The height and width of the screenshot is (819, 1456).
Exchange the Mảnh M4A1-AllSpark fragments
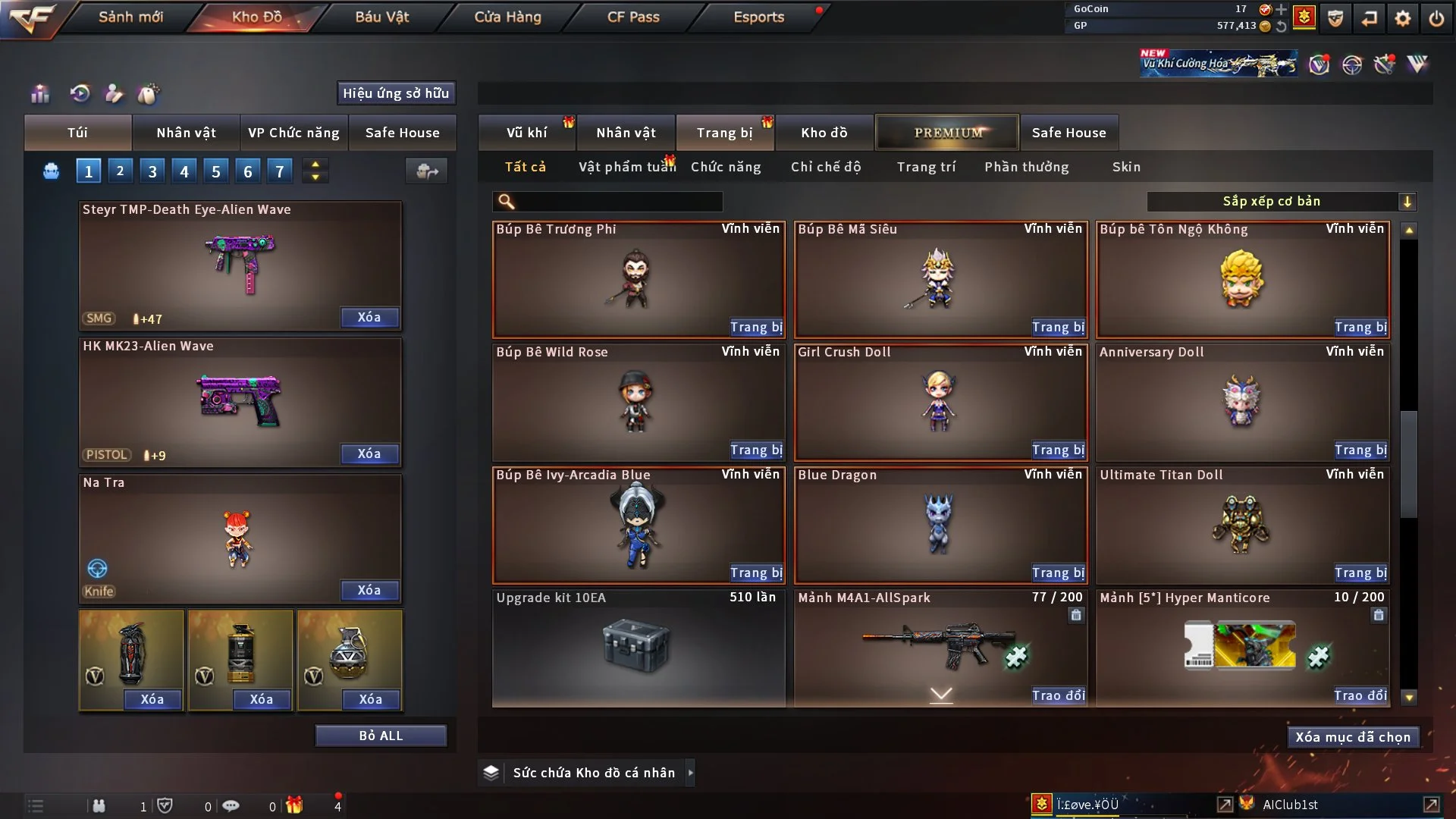[x=1058, y=695]
